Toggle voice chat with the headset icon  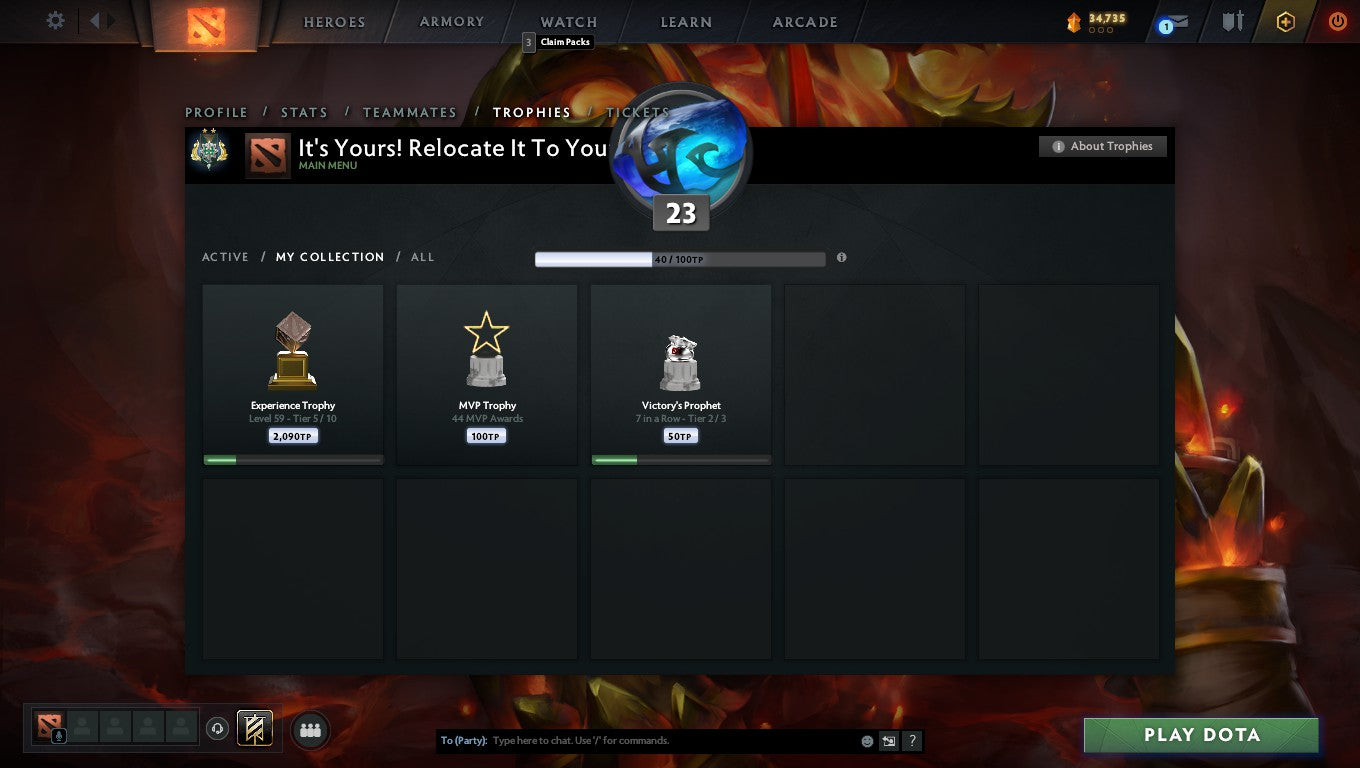click(218, 729)
